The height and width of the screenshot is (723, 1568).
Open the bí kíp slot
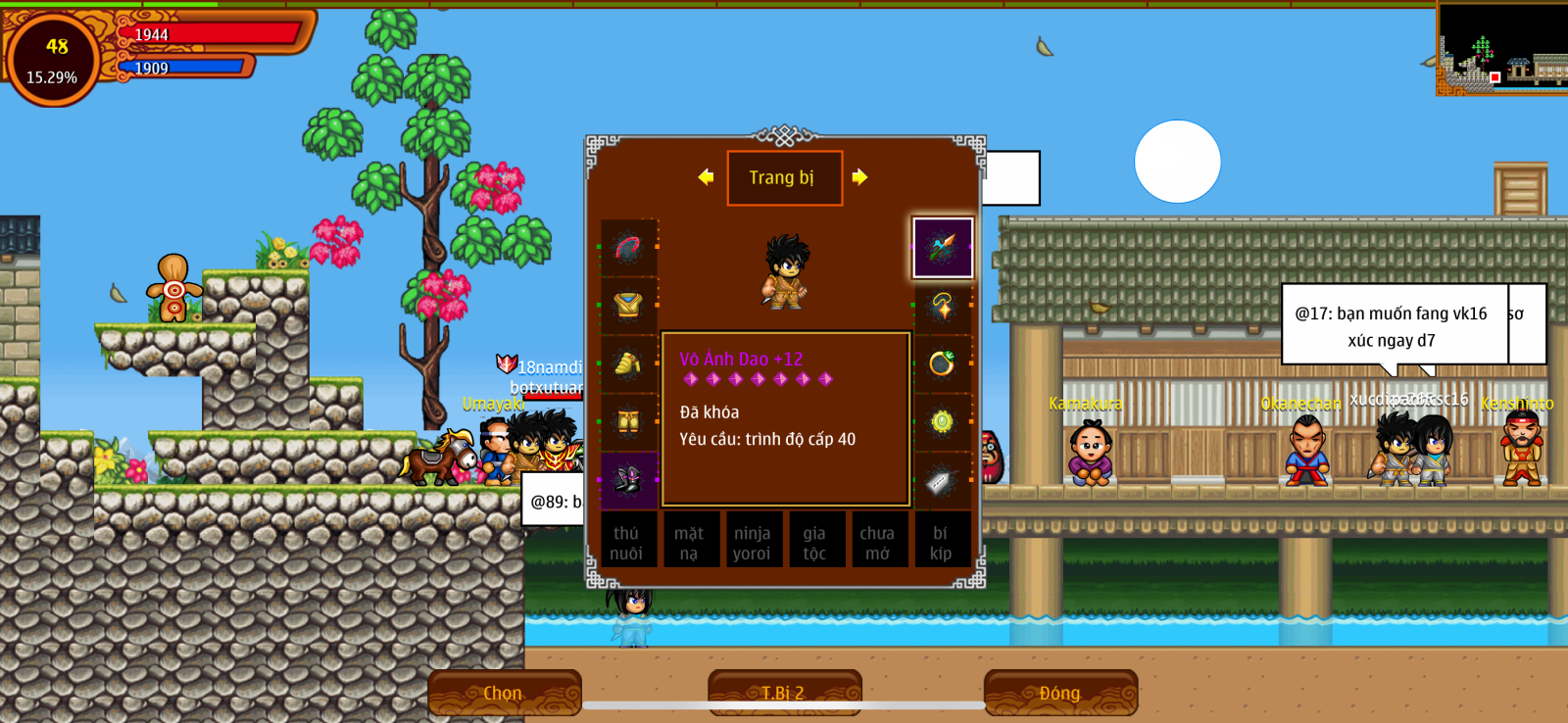pos(941,543)
